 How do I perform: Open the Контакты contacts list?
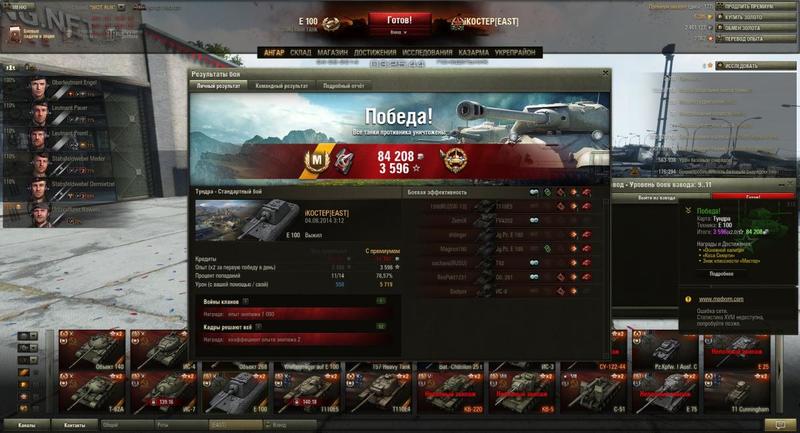pyautogui.click(x=75, y=425)
